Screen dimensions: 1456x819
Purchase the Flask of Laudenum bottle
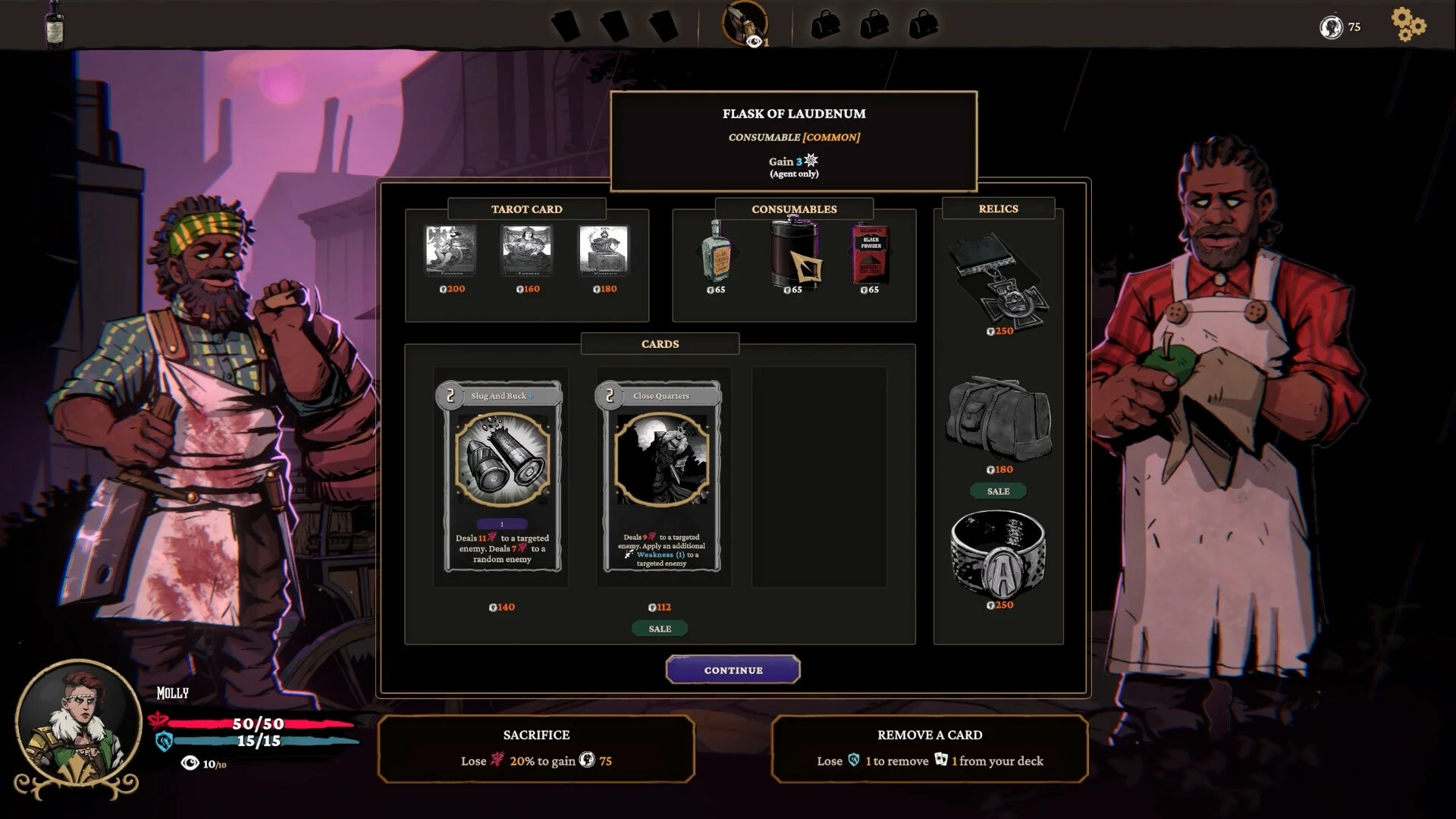(x=716, y=253)
